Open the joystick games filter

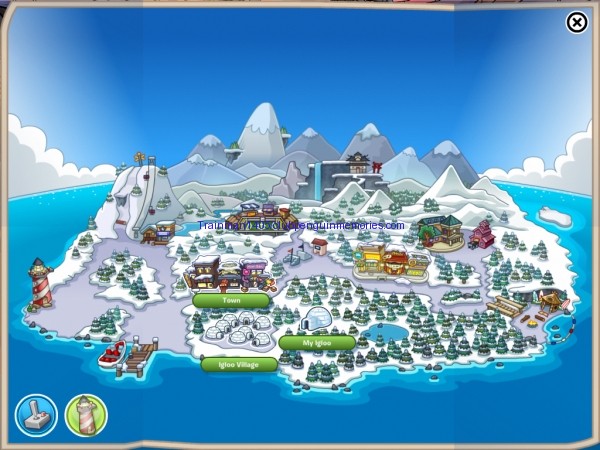pyautogui.click(x=36, y=415)
